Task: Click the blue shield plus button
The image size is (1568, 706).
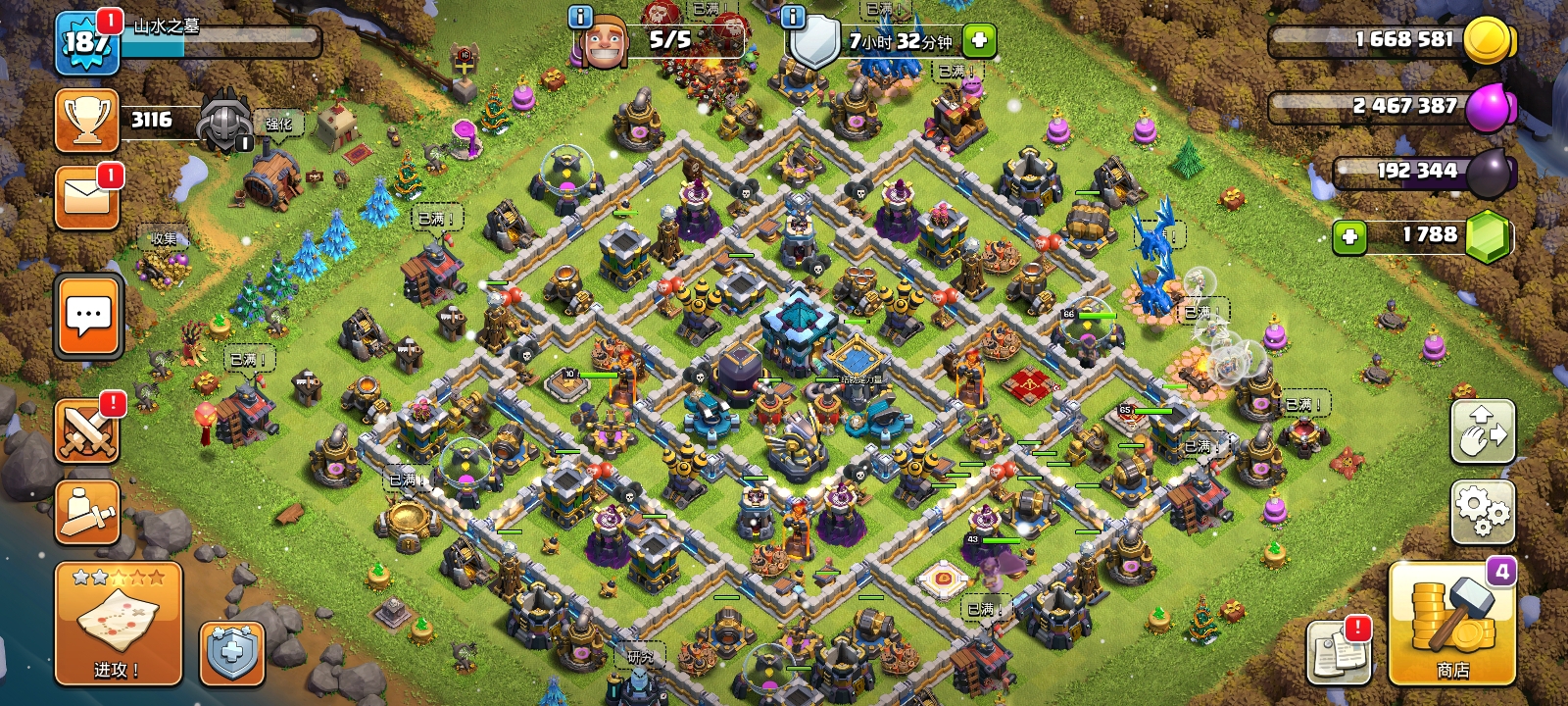Action: click(232, 653)
